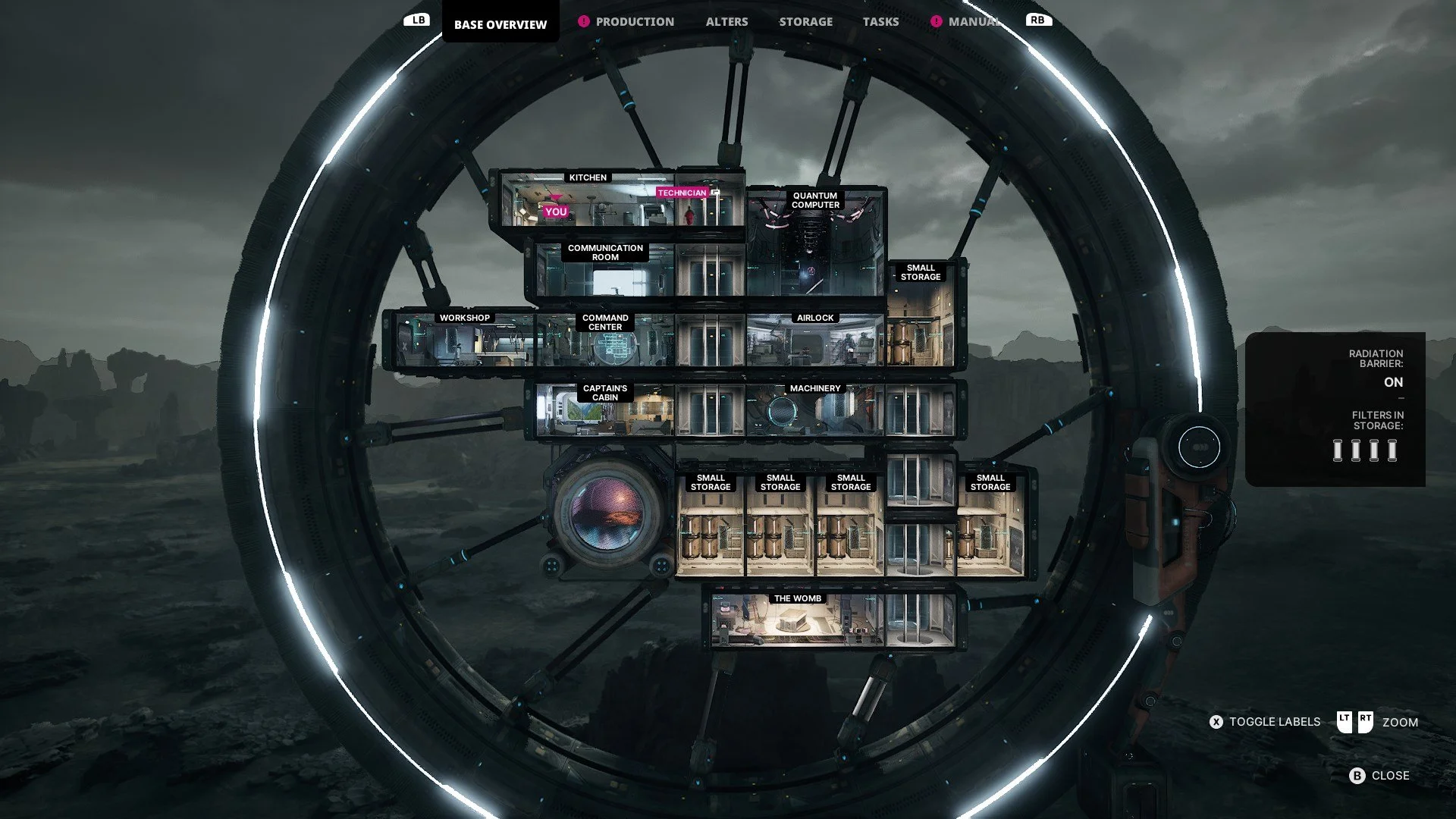Click the Technician alter marker
This screenshot has height=819, width=1456.
pos(682,193)
